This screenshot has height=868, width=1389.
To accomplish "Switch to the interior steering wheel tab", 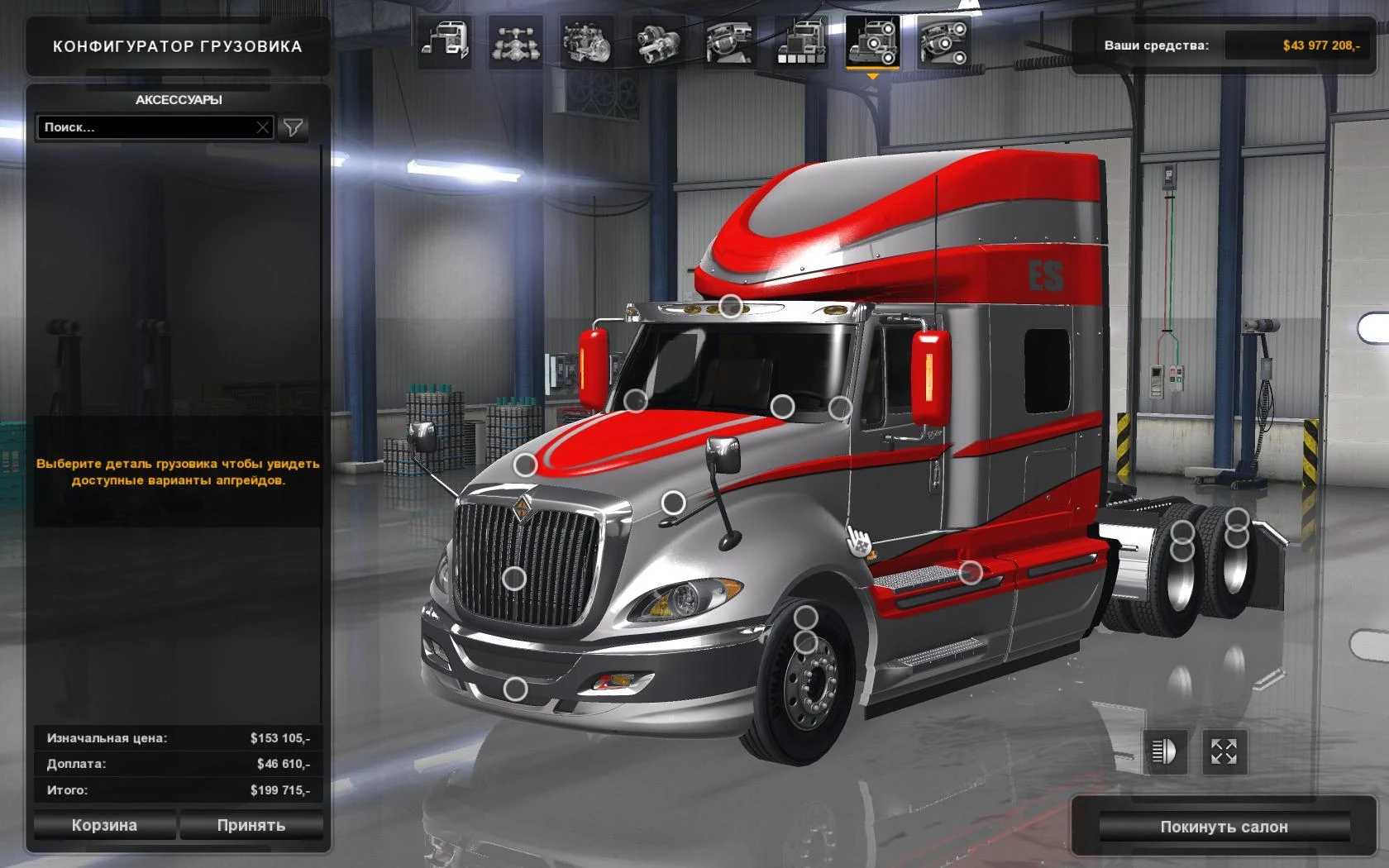I will click(729, 42).
